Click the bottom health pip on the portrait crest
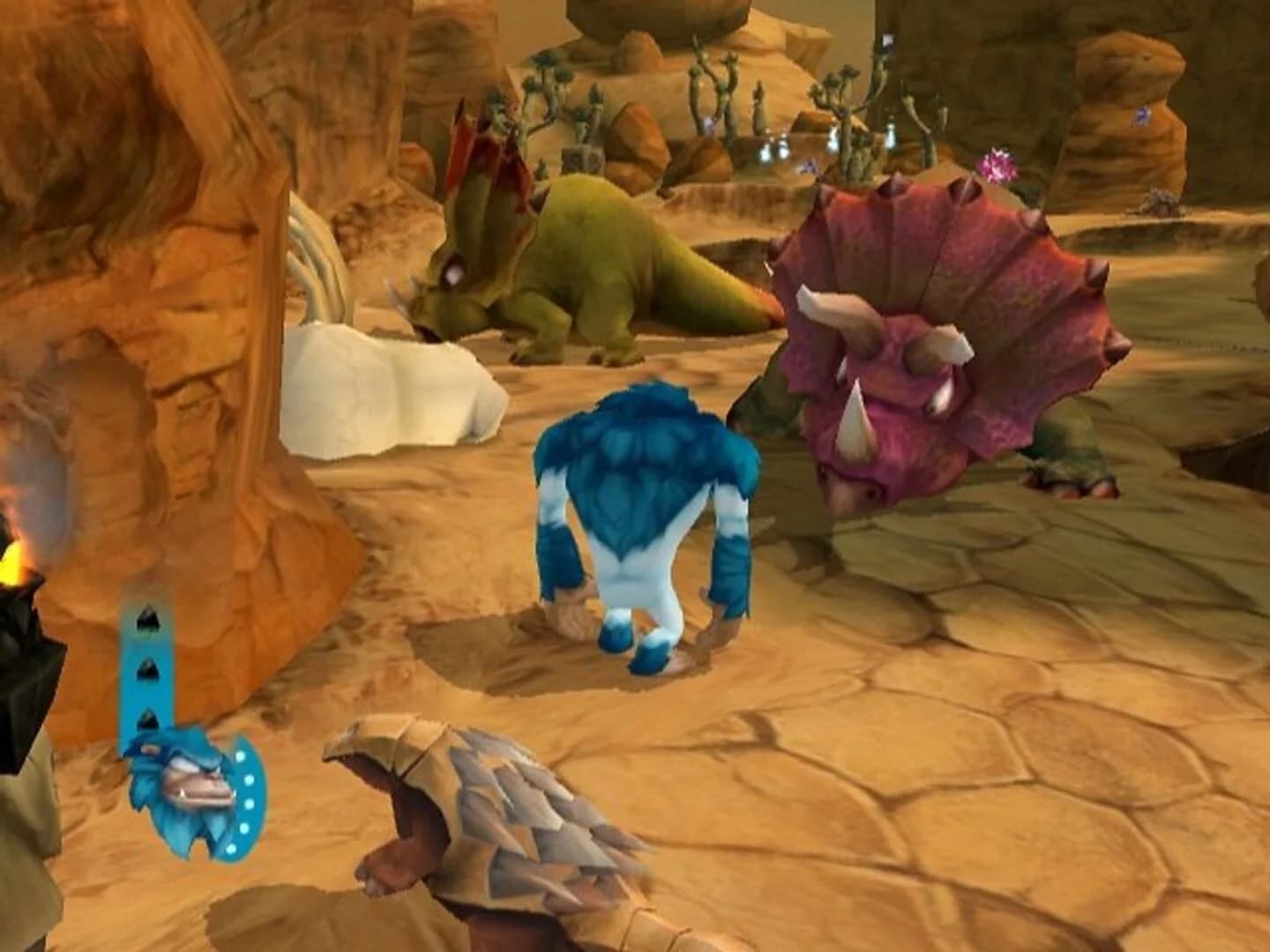The width and height of the screenshot is (1270, 952). 233,849
